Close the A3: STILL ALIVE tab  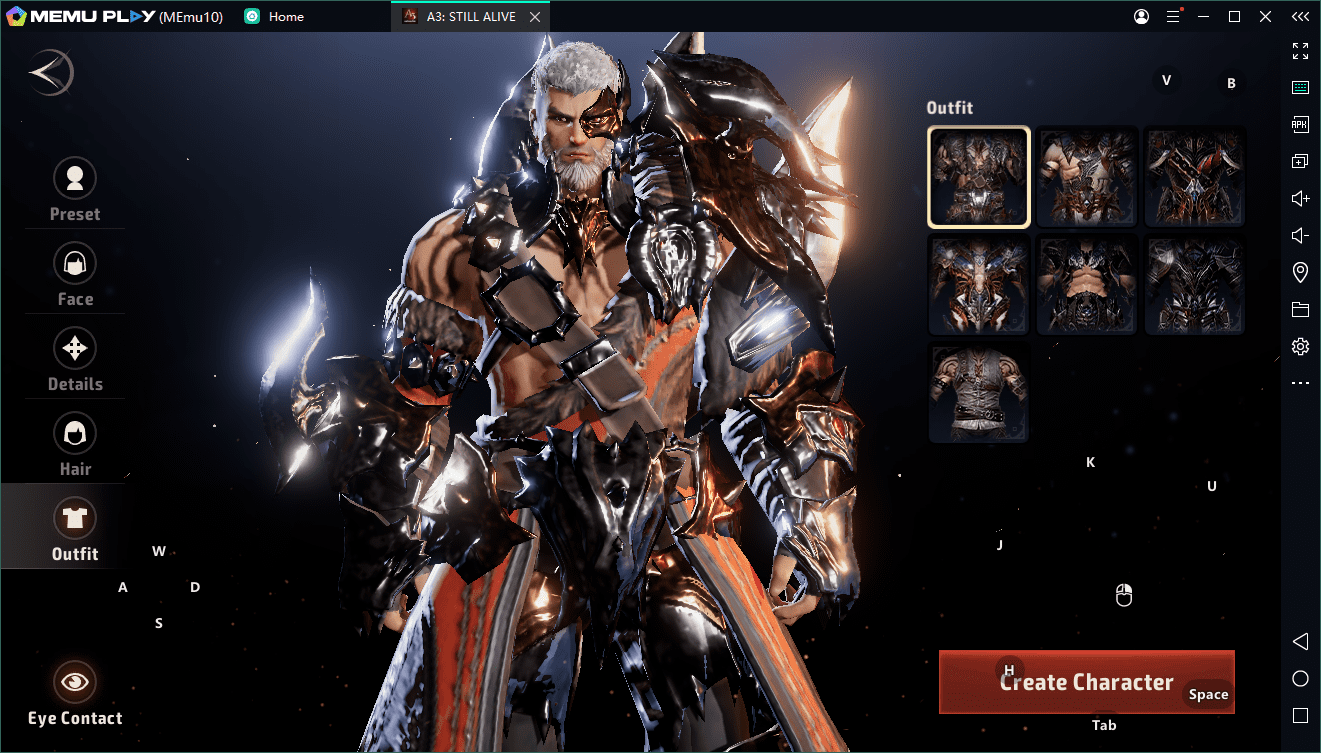point(535,17)
